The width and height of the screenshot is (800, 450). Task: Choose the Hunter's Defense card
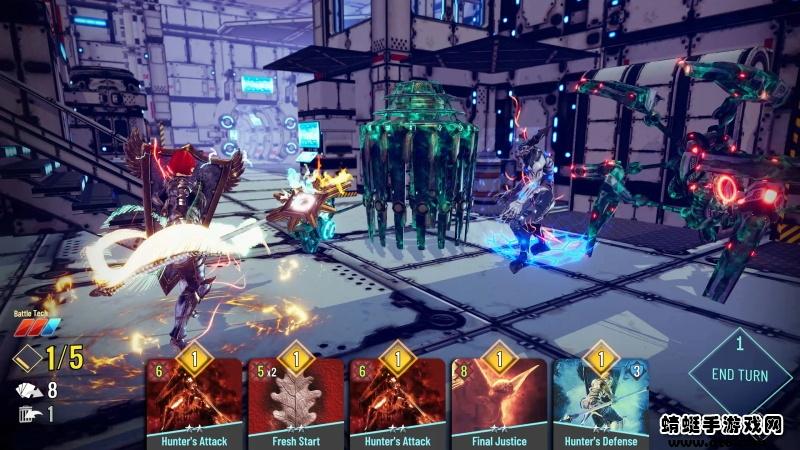click(x=600, y=400)
